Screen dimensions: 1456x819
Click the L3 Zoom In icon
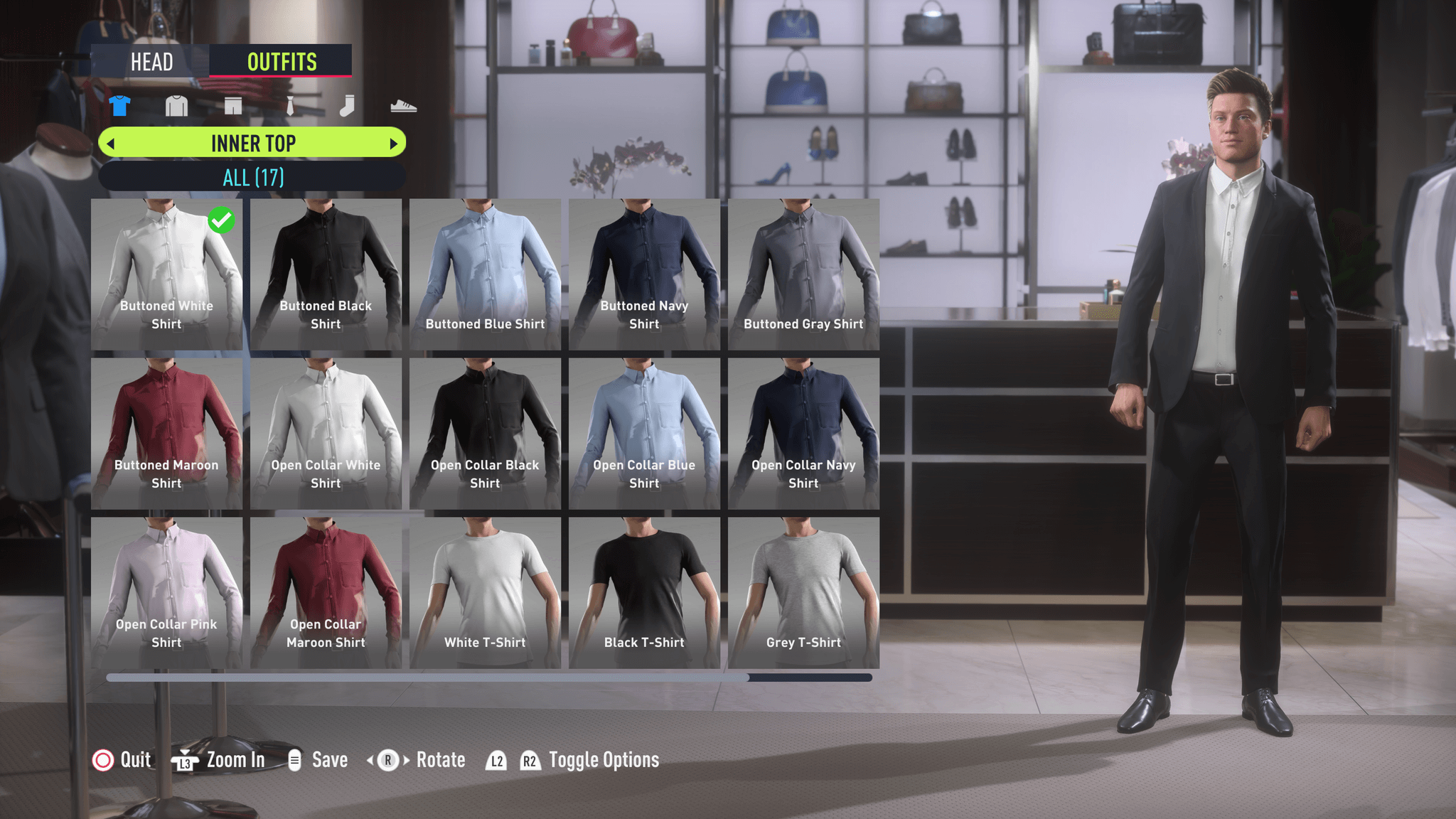tap(184, 760)
